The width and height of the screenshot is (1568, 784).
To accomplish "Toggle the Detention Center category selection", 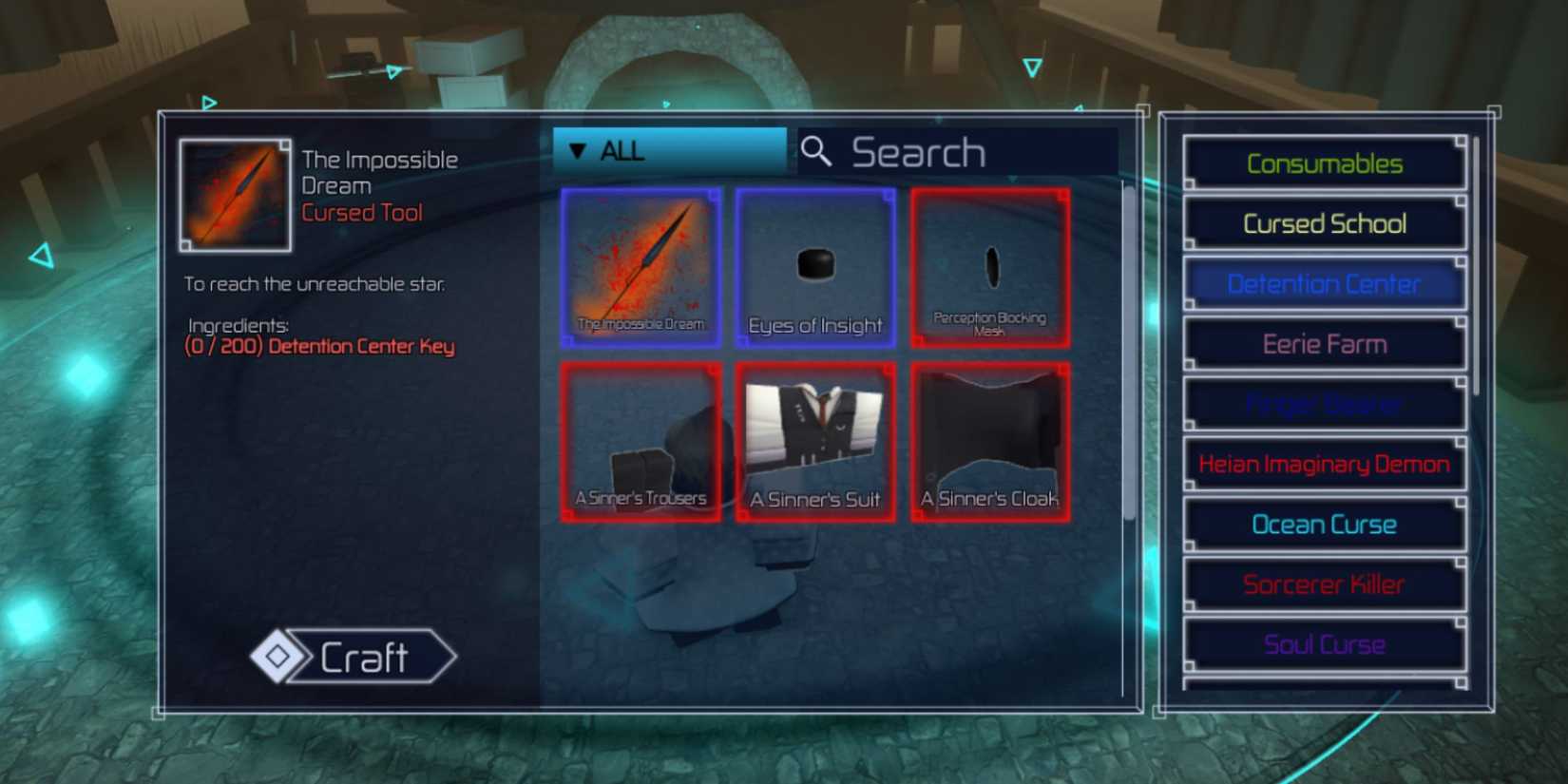I will coord(1325,283).
